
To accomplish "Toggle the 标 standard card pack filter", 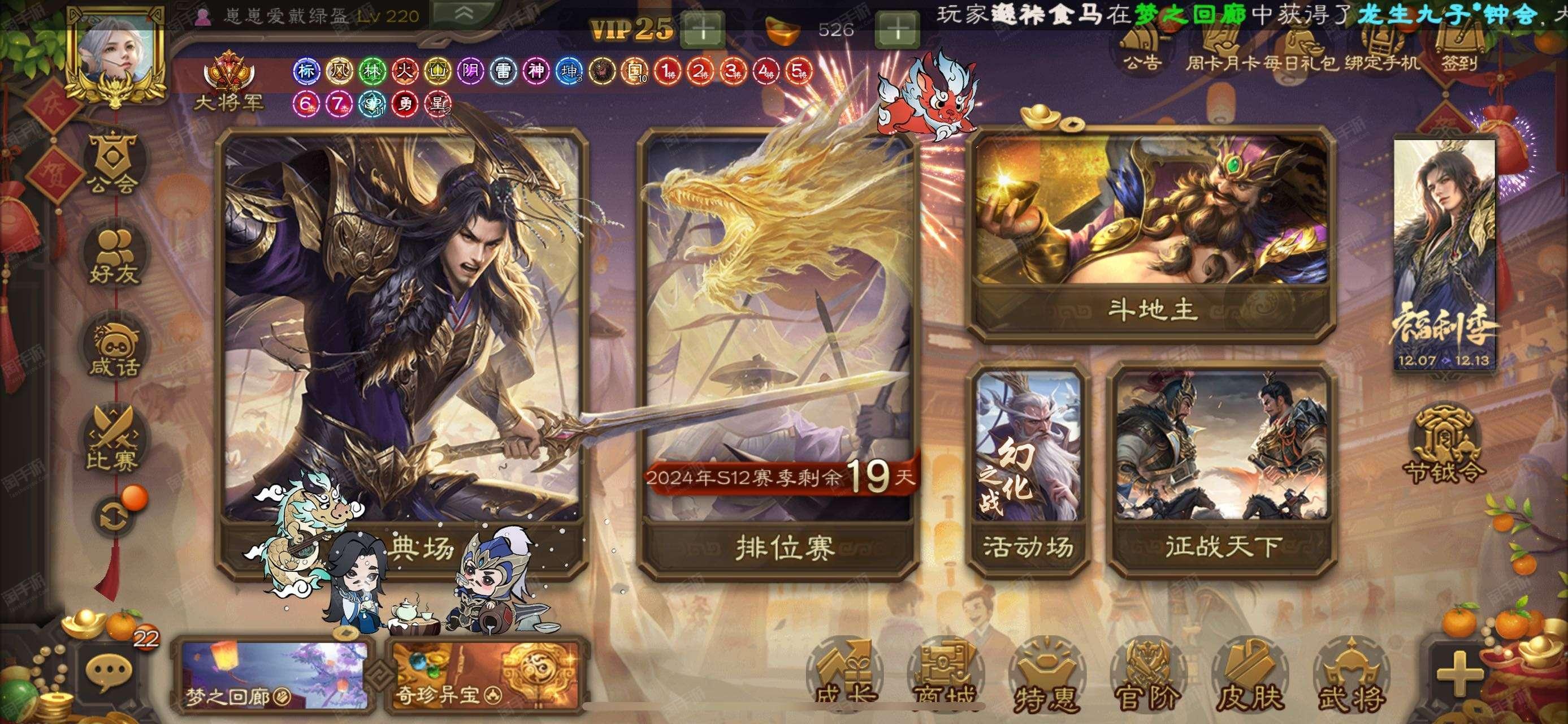I will [x=307, y=72].
